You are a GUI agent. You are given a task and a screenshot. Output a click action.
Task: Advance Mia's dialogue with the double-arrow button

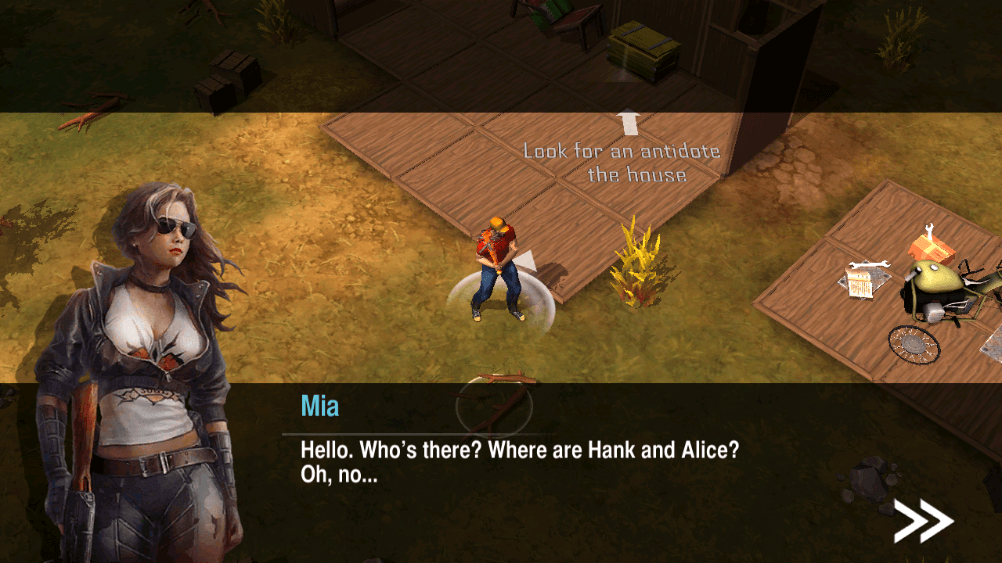(922, 520)
